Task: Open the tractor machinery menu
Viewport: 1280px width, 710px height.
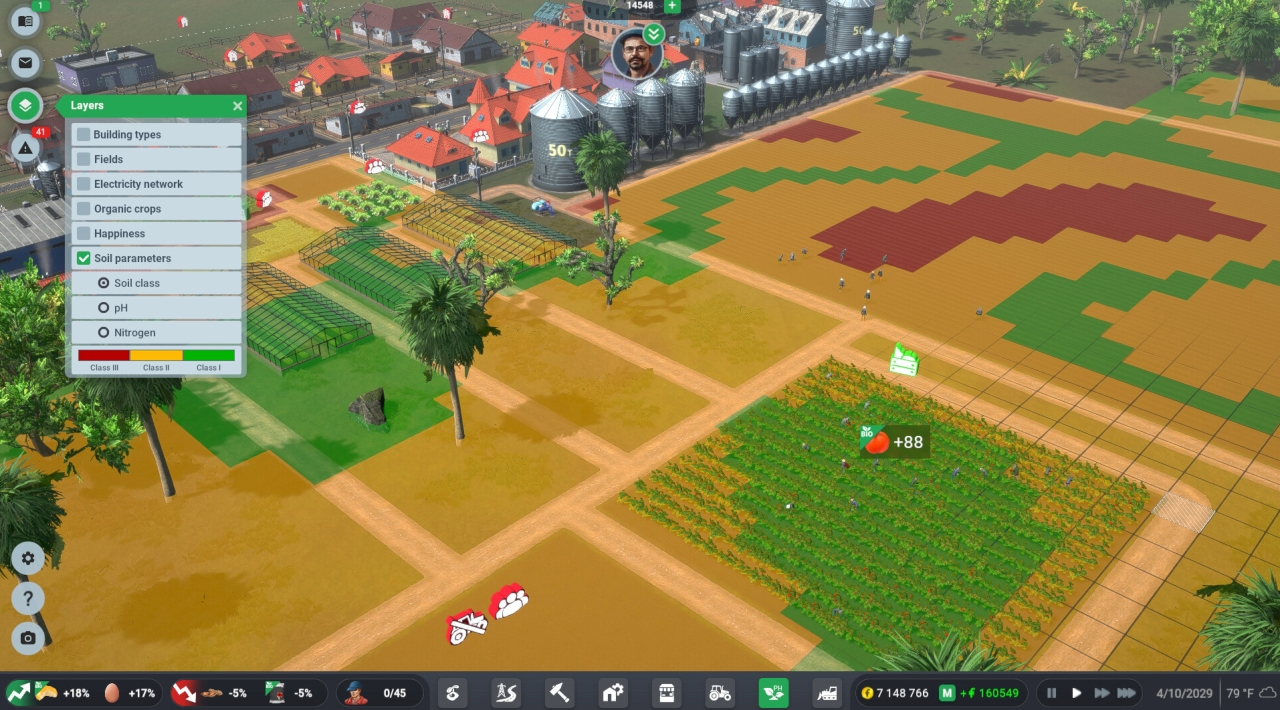Action: (719, 692)
